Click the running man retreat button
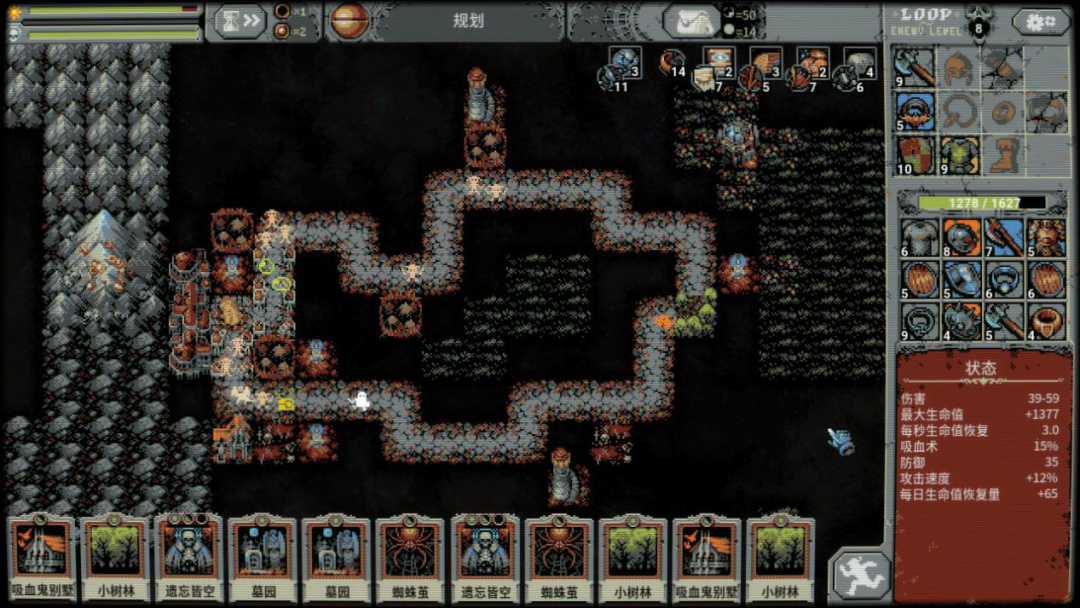 (860, 576)
